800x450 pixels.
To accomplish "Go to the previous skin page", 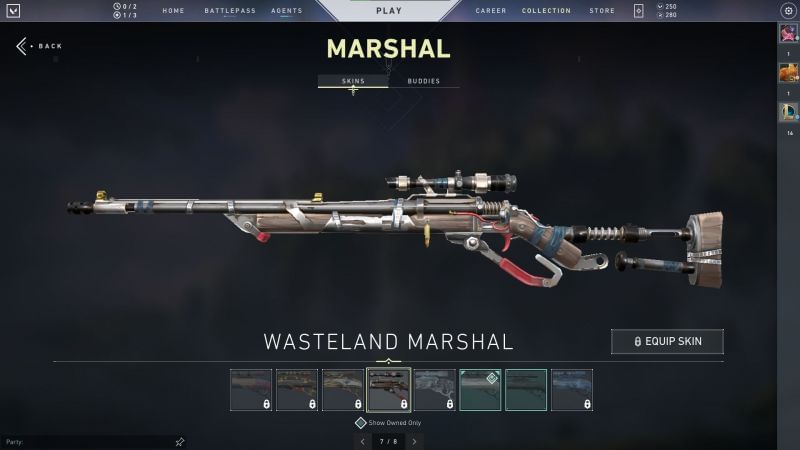I will (x=361, y=440).
